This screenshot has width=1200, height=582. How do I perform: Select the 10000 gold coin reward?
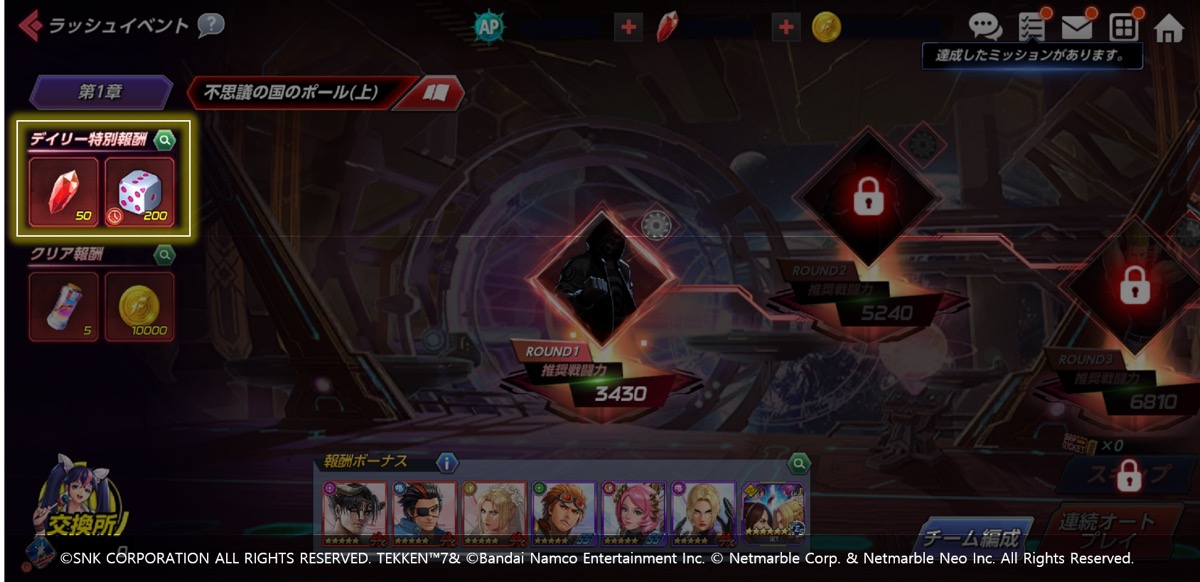click(140, 306)
